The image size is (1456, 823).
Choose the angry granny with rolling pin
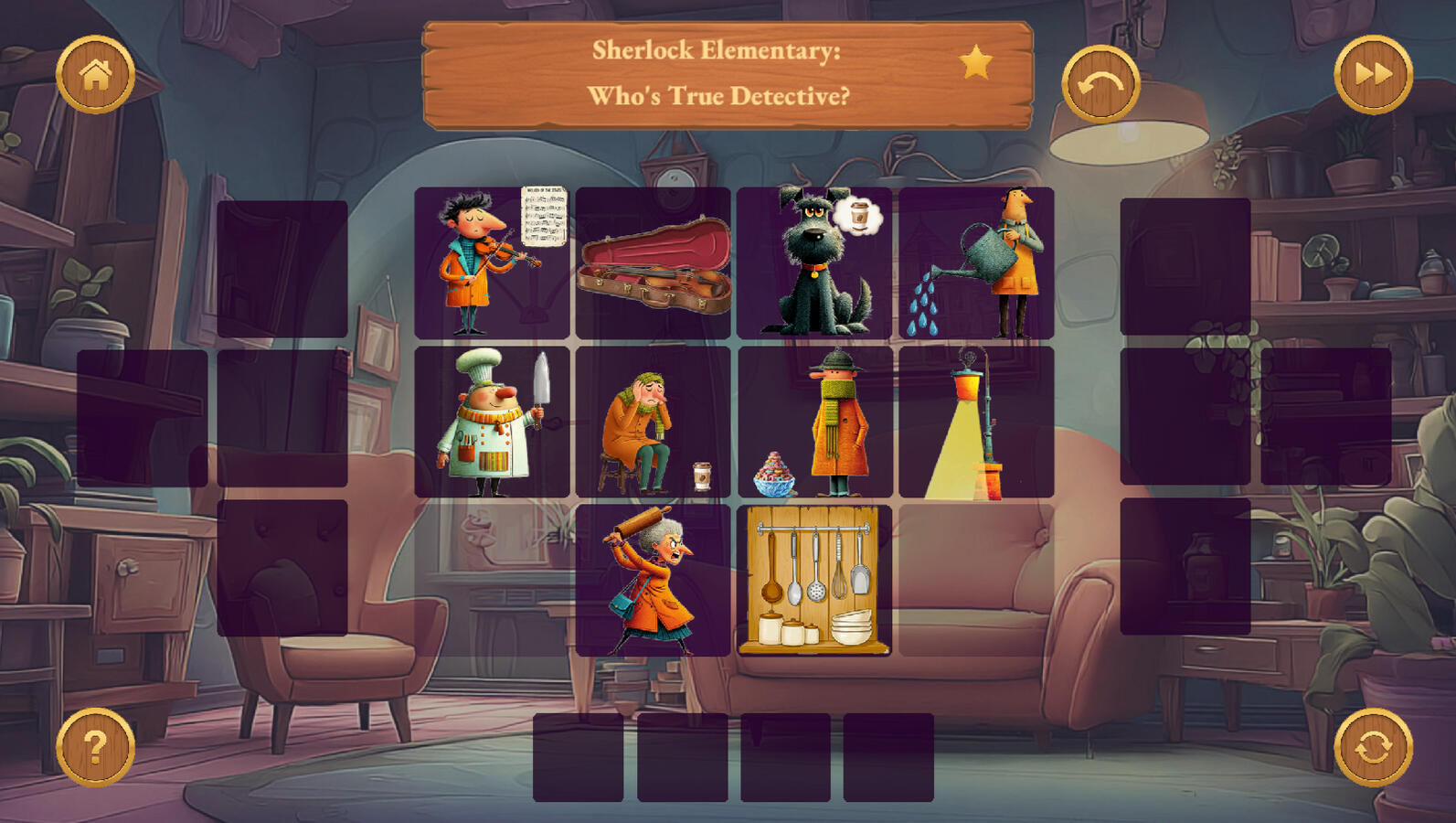click(x=654, y=581)
